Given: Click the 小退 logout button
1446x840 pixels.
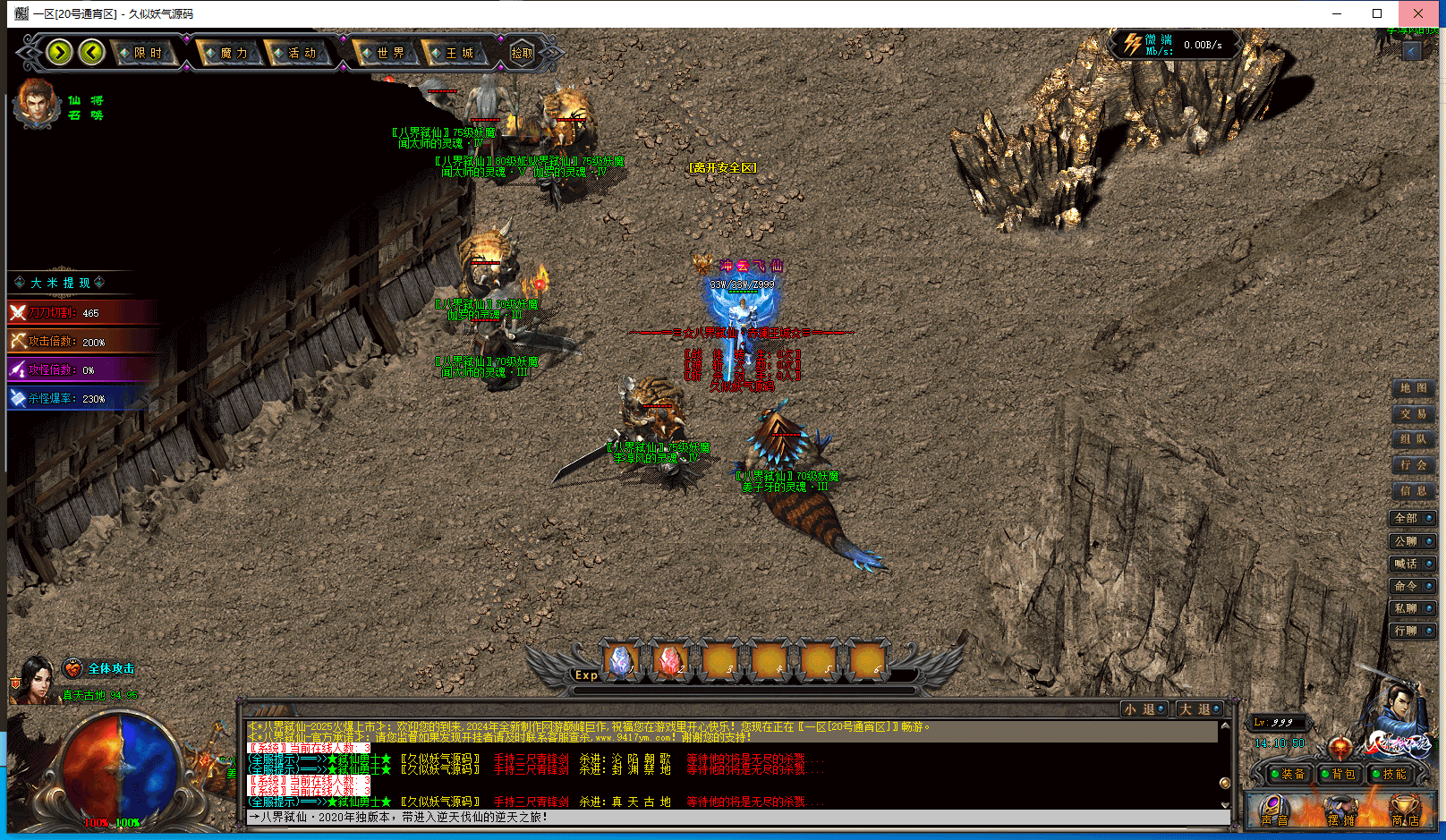Looking at the screenshot, I should (x=1144, y=709).
